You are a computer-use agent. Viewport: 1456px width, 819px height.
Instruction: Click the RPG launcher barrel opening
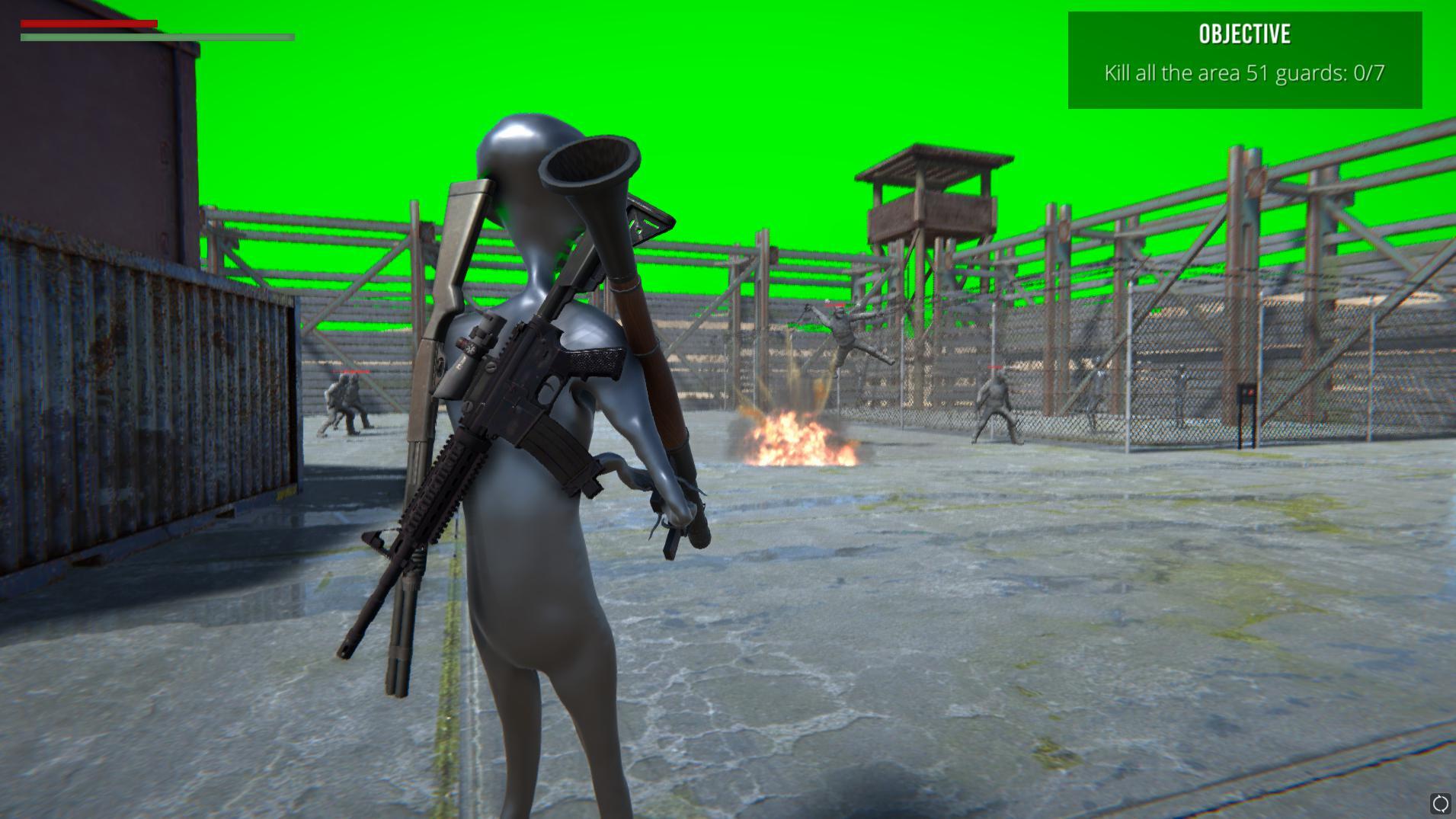point(590,164)
